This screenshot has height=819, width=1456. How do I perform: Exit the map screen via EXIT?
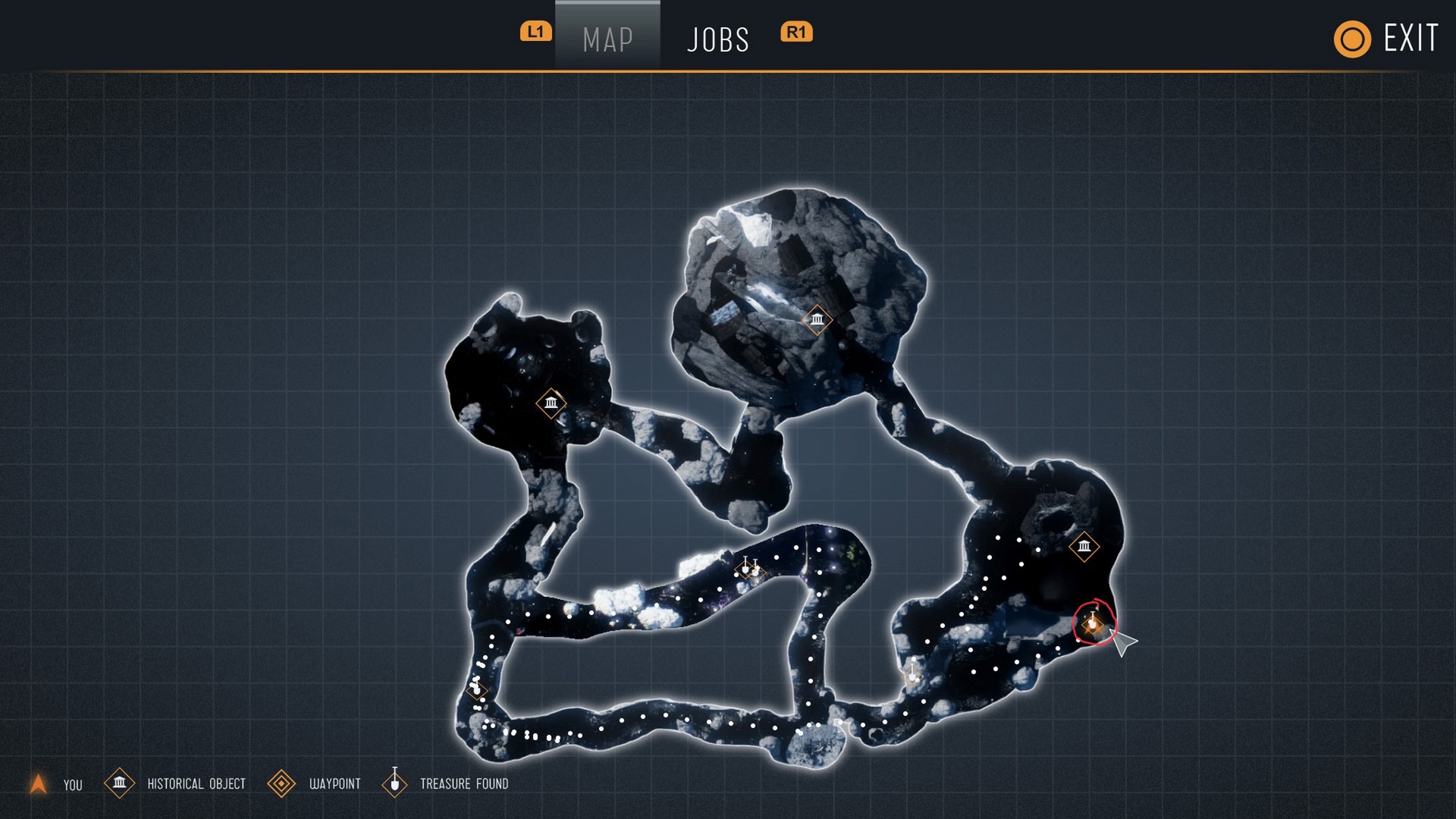[1386, 39]
